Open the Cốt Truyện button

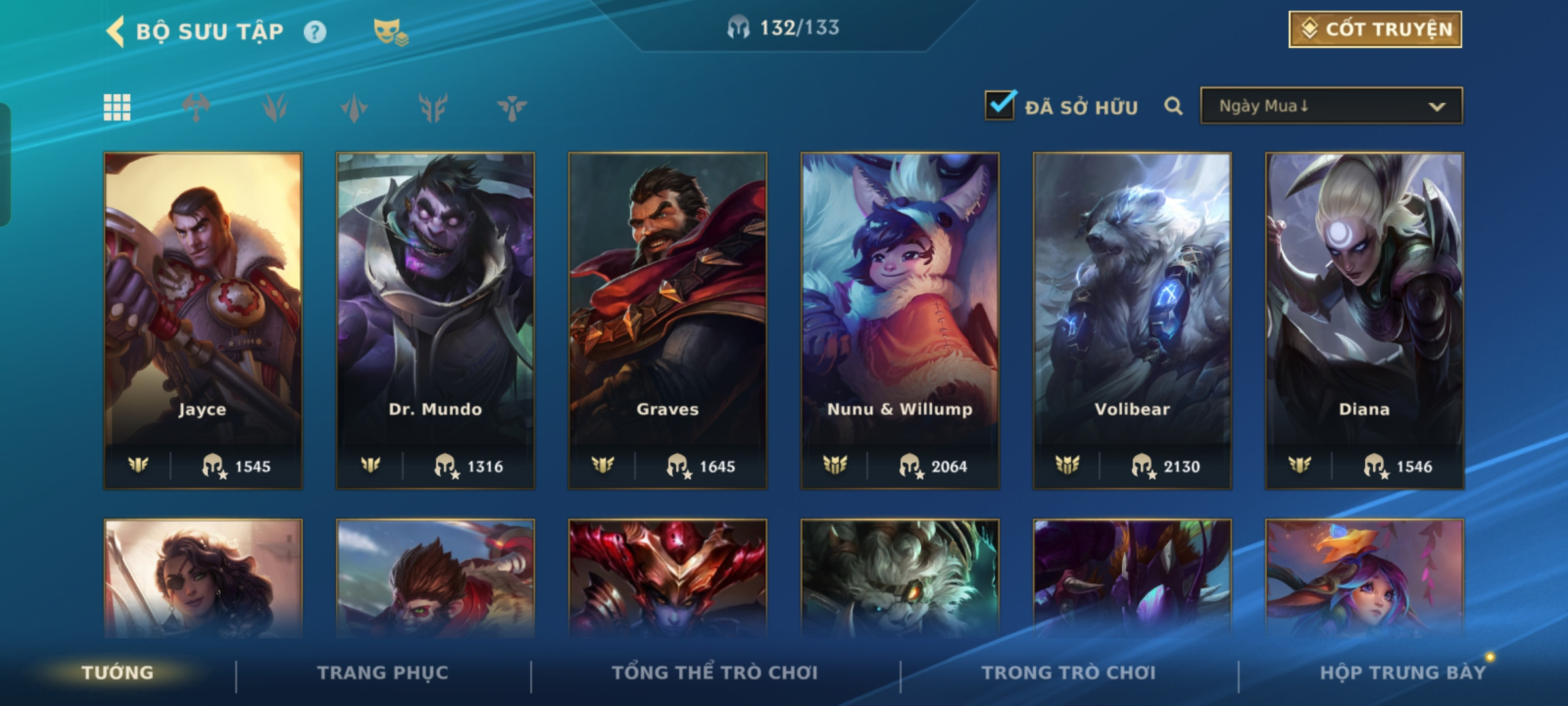[x=1375, y=29]
